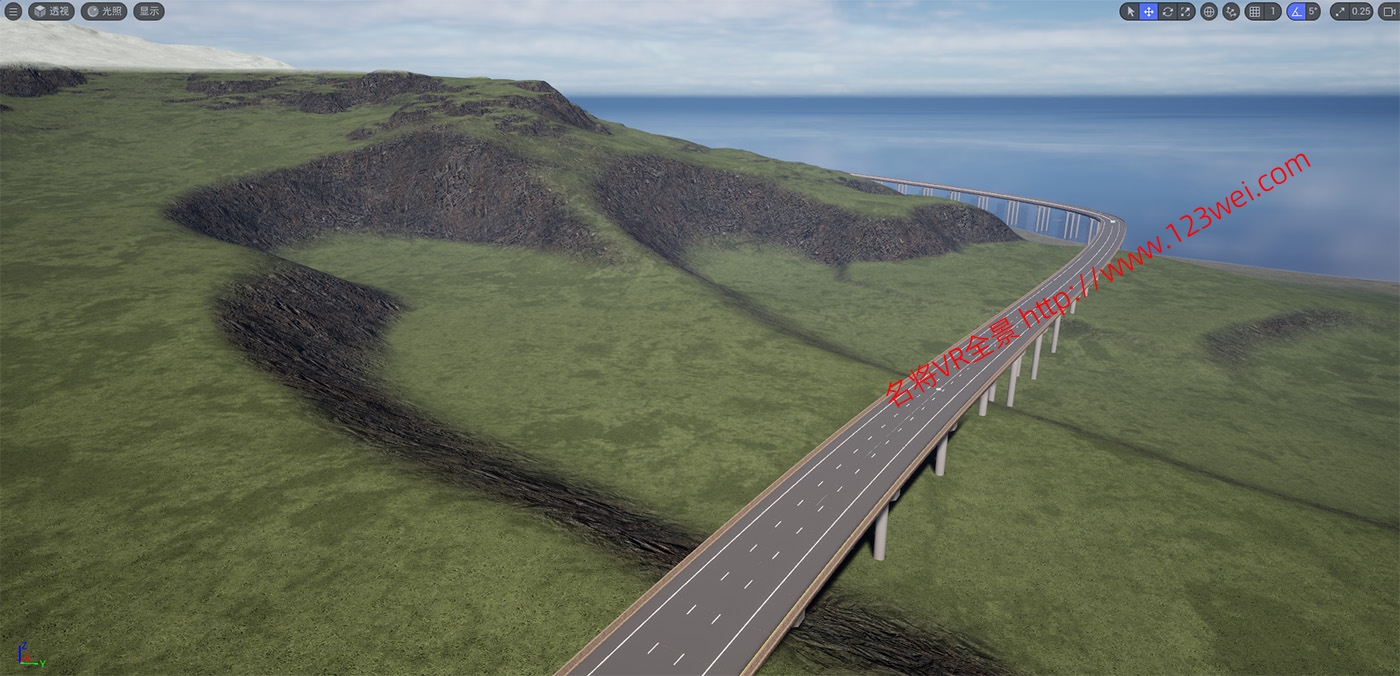Activate the arrow select tool
Viewport: 1400px width, 676px height.
[1130, 12]
